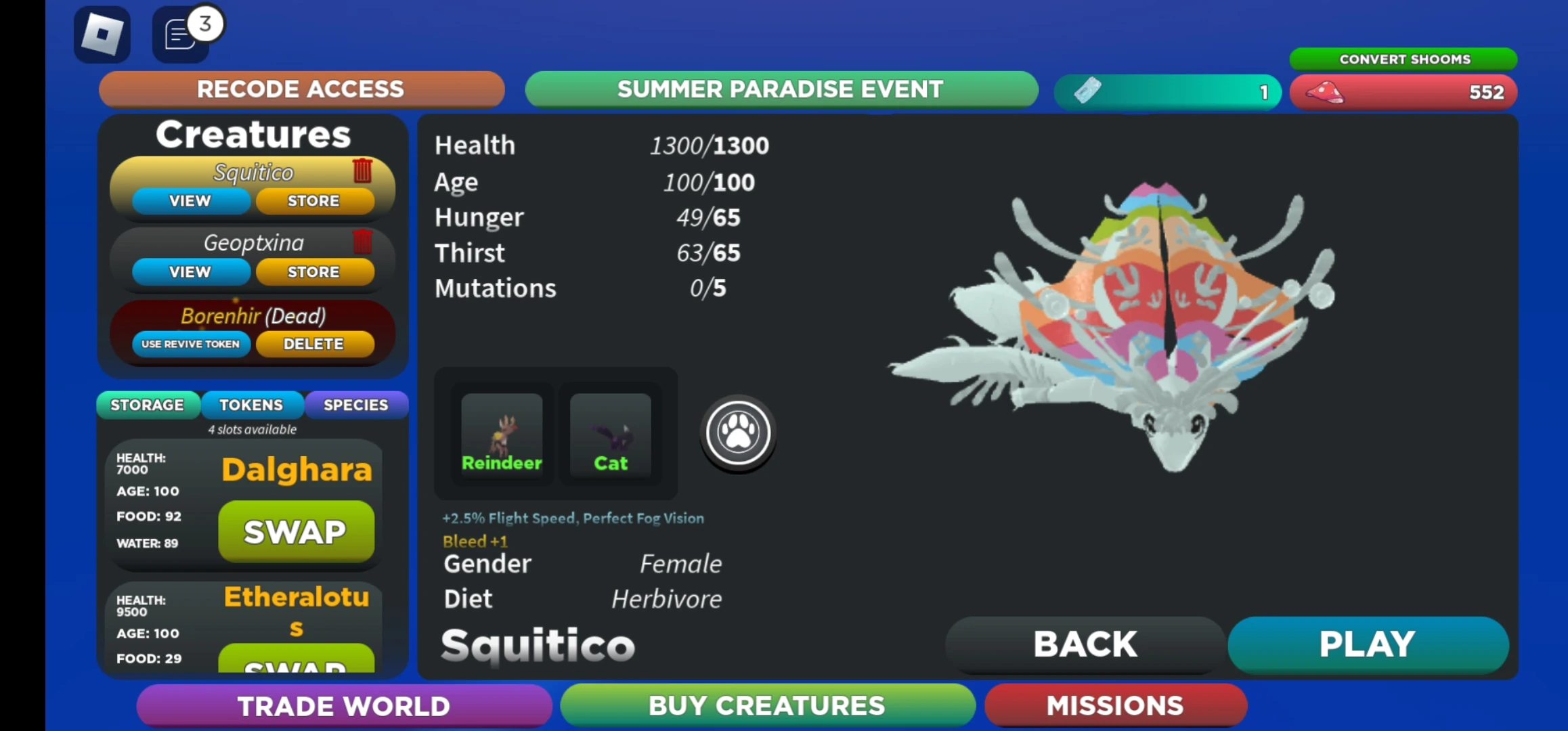Click the shroom currency icon showing 552
The height and width of the screenshot is (731, 1568).
click(1324, 92)
